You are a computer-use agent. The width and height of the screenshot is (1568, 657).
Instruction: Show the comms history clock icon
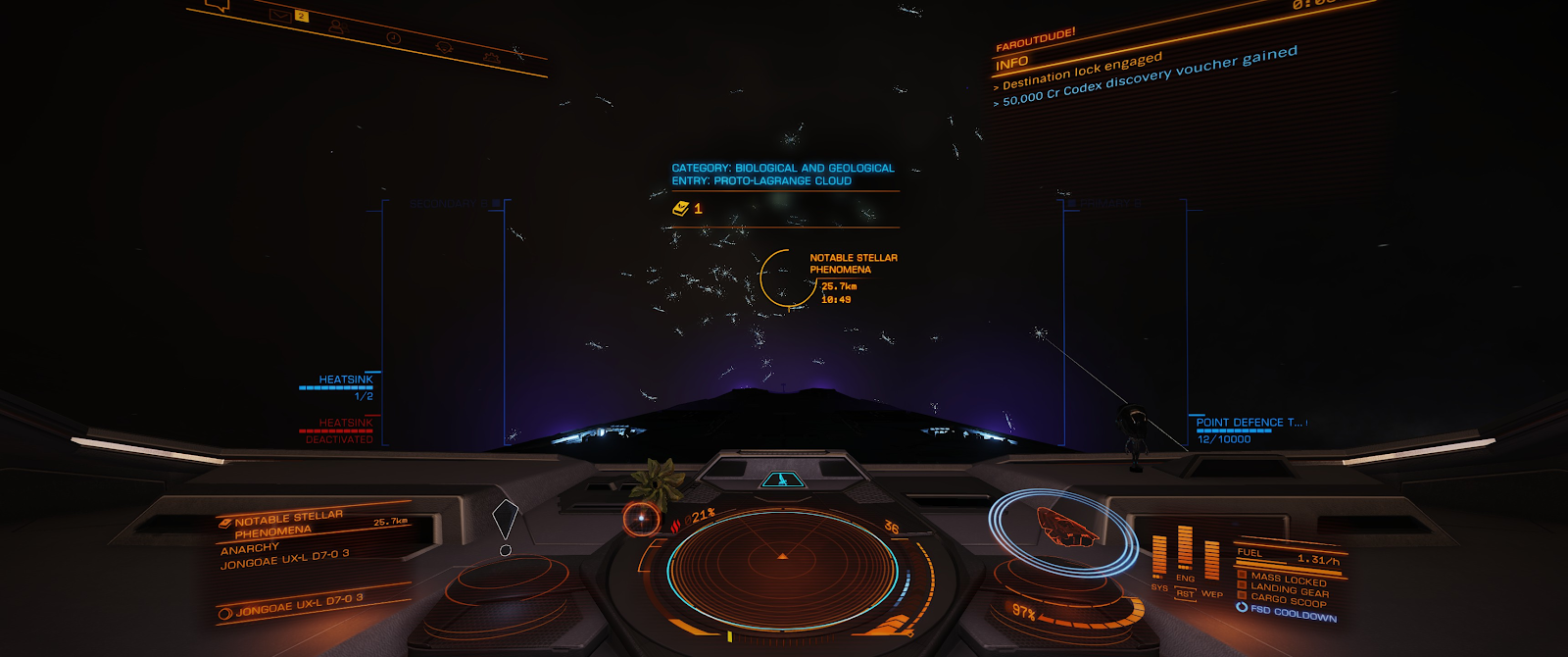pos(393,37)
